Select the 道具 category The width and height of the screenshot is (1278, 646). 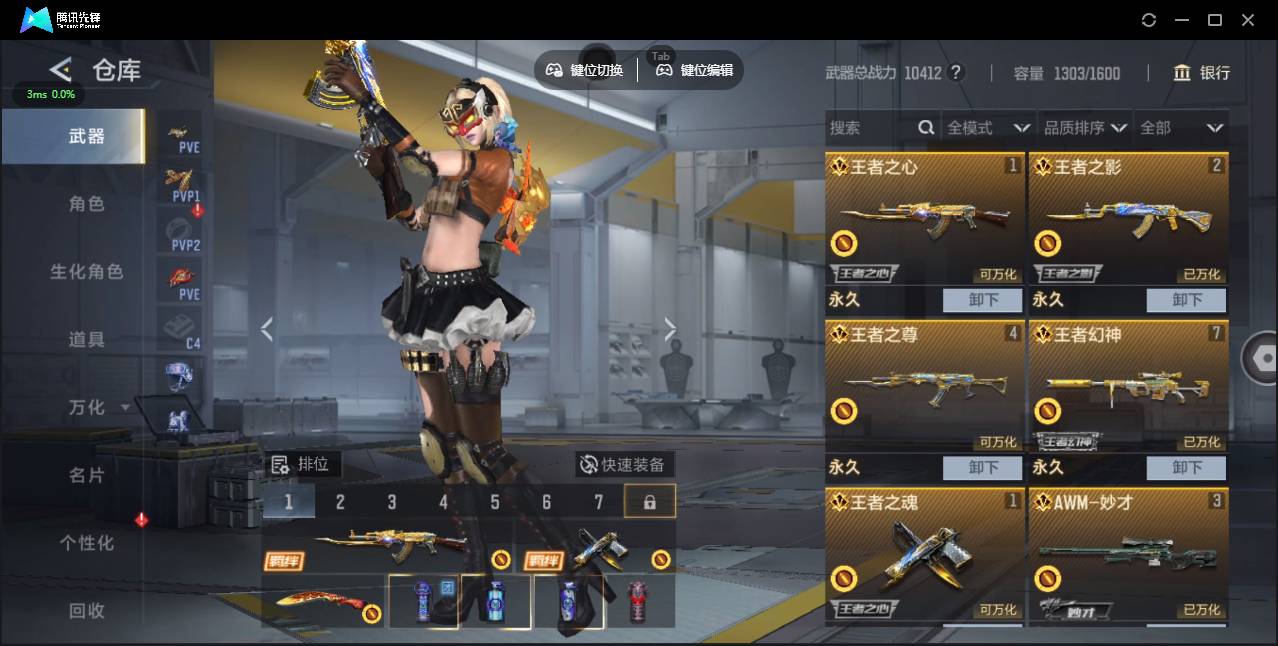(86, 340)
